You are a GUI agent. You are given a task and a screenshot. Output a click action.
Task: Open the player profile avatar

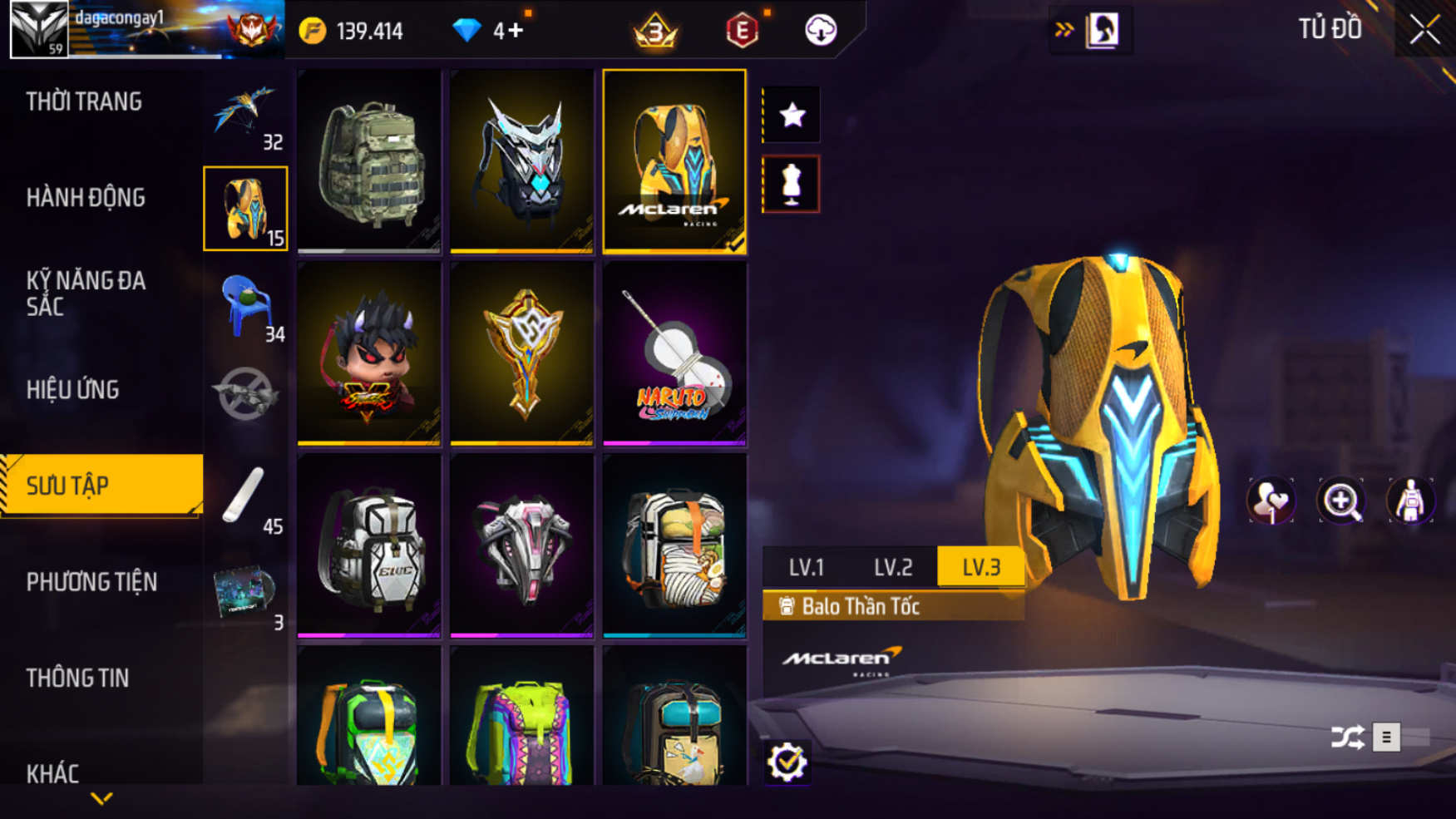38,29
